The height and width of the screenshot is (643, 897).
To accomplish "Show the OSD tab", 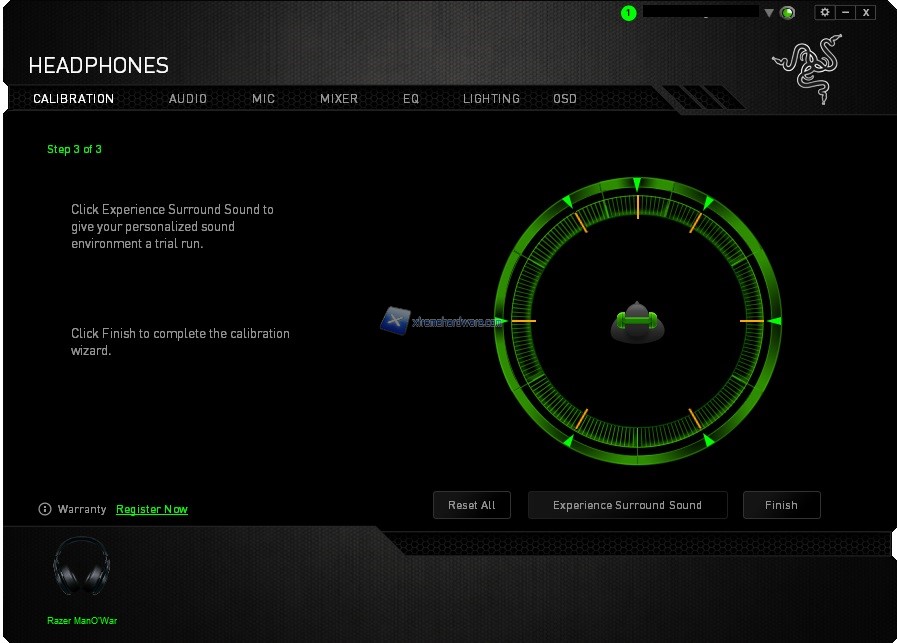I will pyautogui.click(x=565, y=99).
